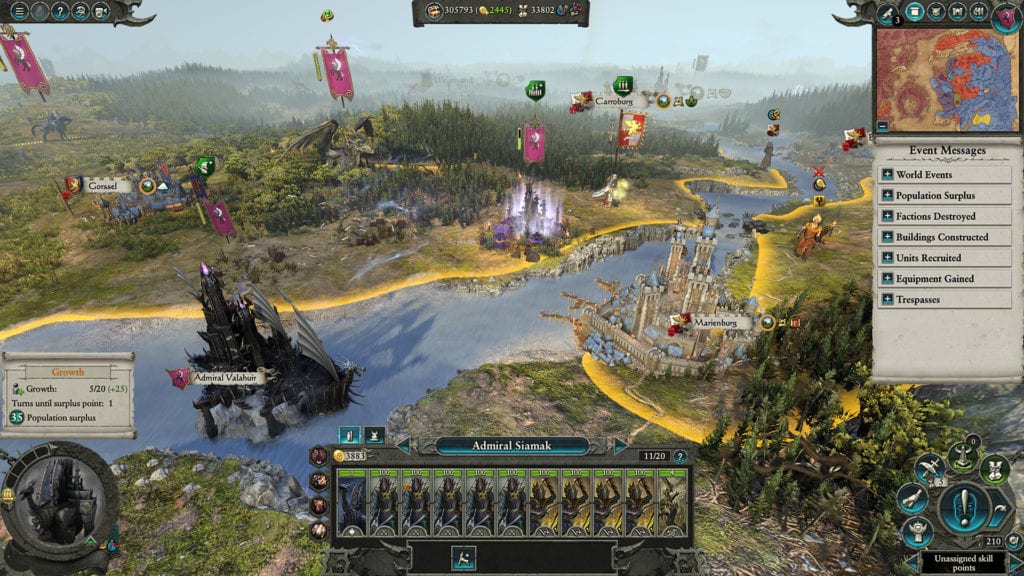1024x576 pixels.
Task: Select the next army with right arrow
Action: point(620,445)
